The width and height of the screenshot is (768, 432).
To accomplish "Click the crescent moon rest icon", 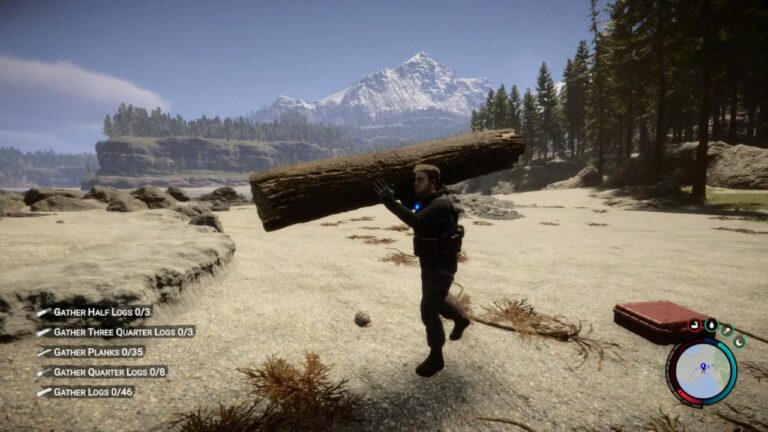I will pos(738,342).
